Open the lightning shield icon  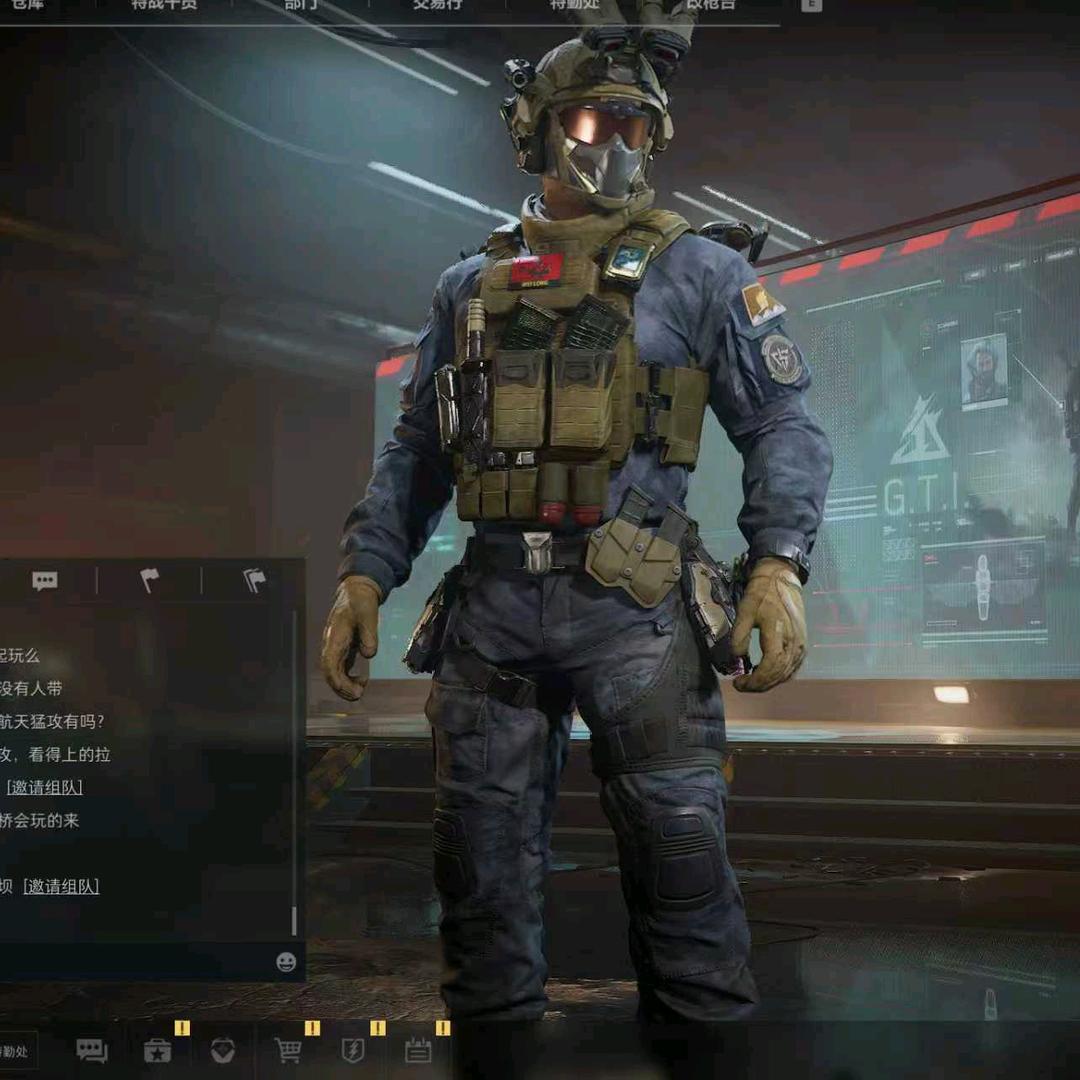tap(353, 1050)
